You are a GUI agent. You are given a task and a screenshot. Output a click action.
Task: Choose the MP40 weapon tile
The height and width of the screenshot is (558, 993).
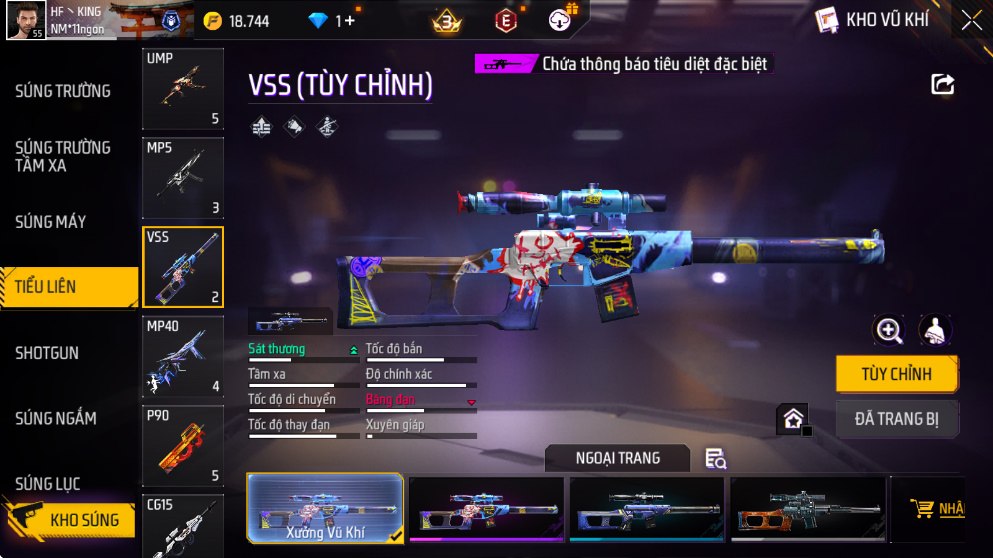(183, 356)
